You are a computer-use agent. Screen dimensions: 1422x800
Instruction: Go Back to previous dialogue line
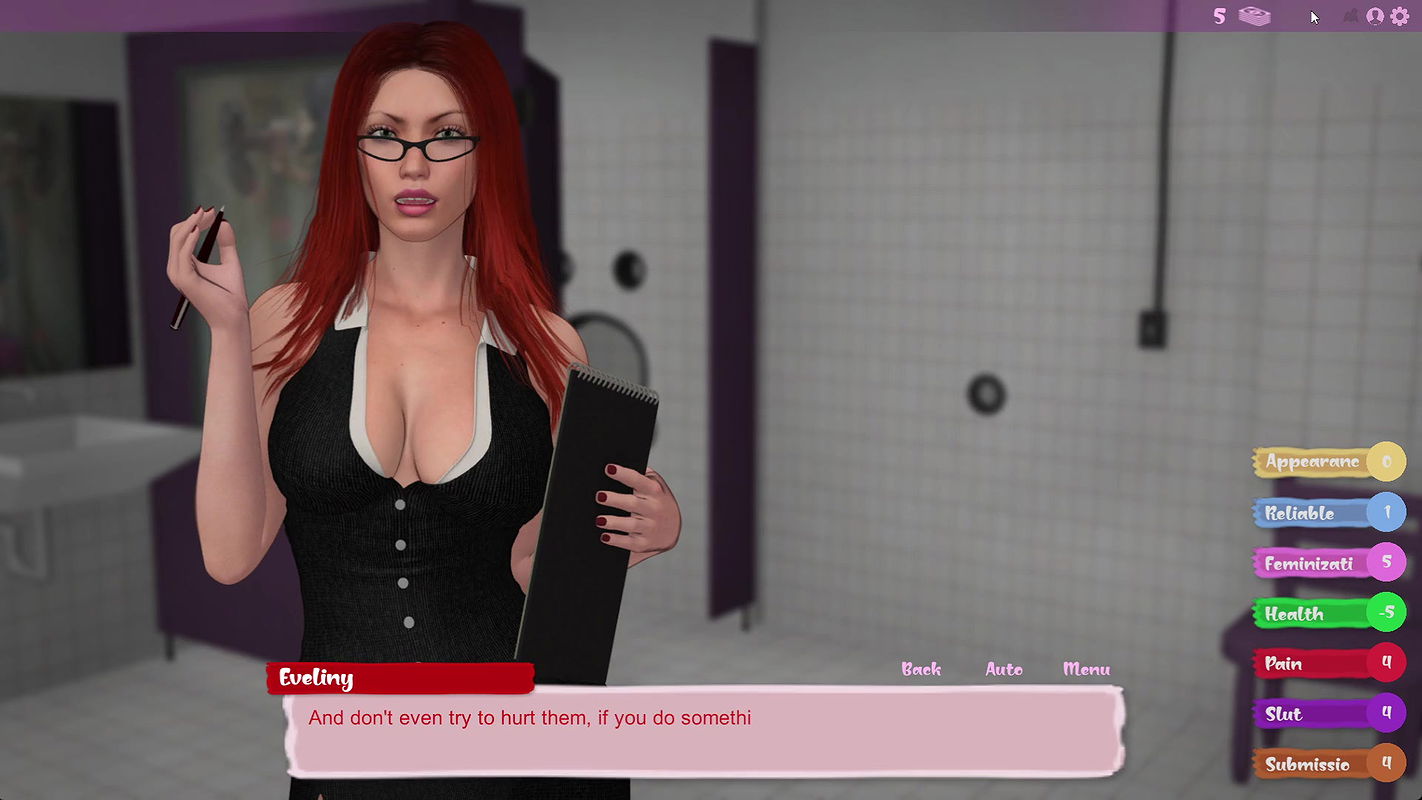920,670
